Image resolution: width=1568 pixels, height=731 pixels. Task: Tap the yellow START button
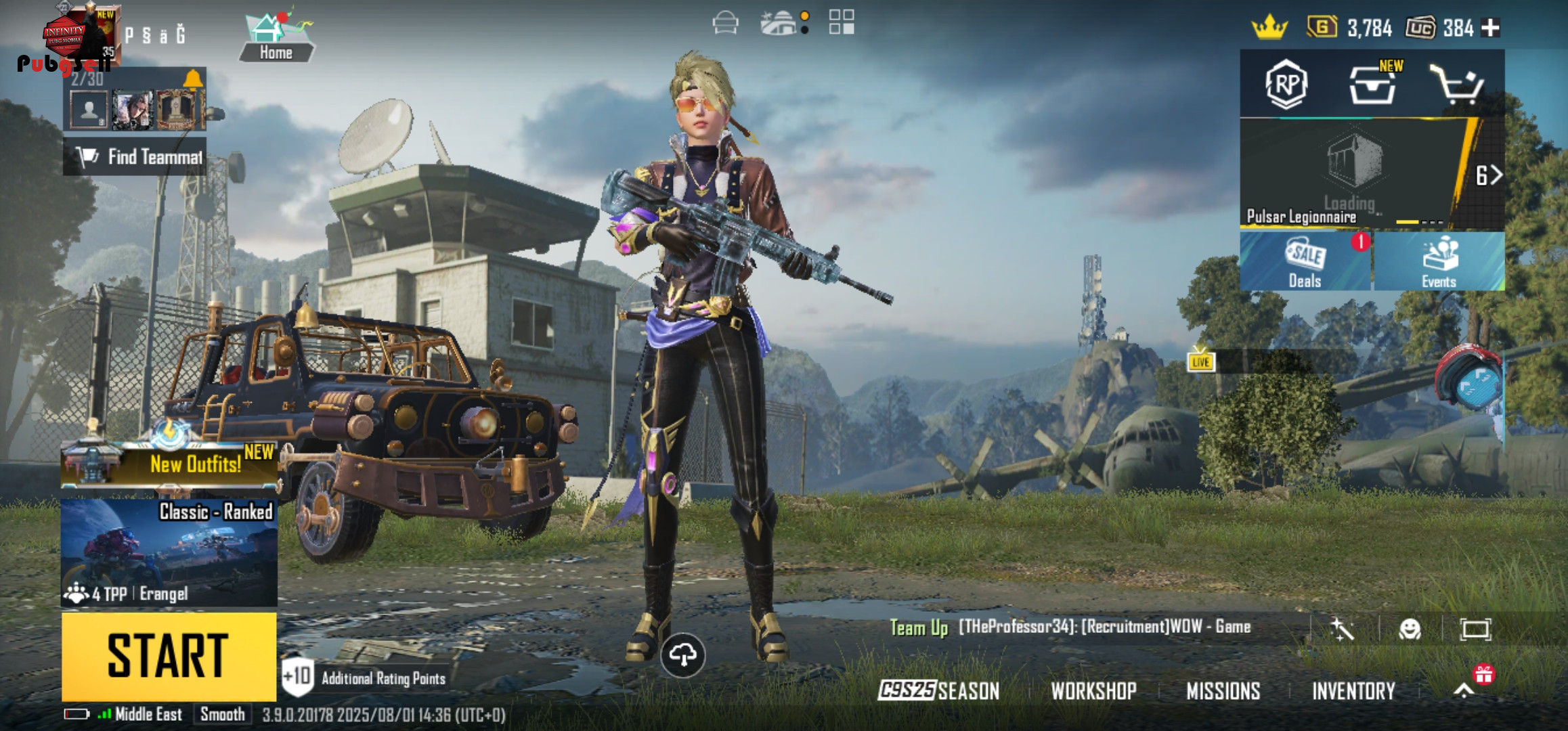[169, 655]
